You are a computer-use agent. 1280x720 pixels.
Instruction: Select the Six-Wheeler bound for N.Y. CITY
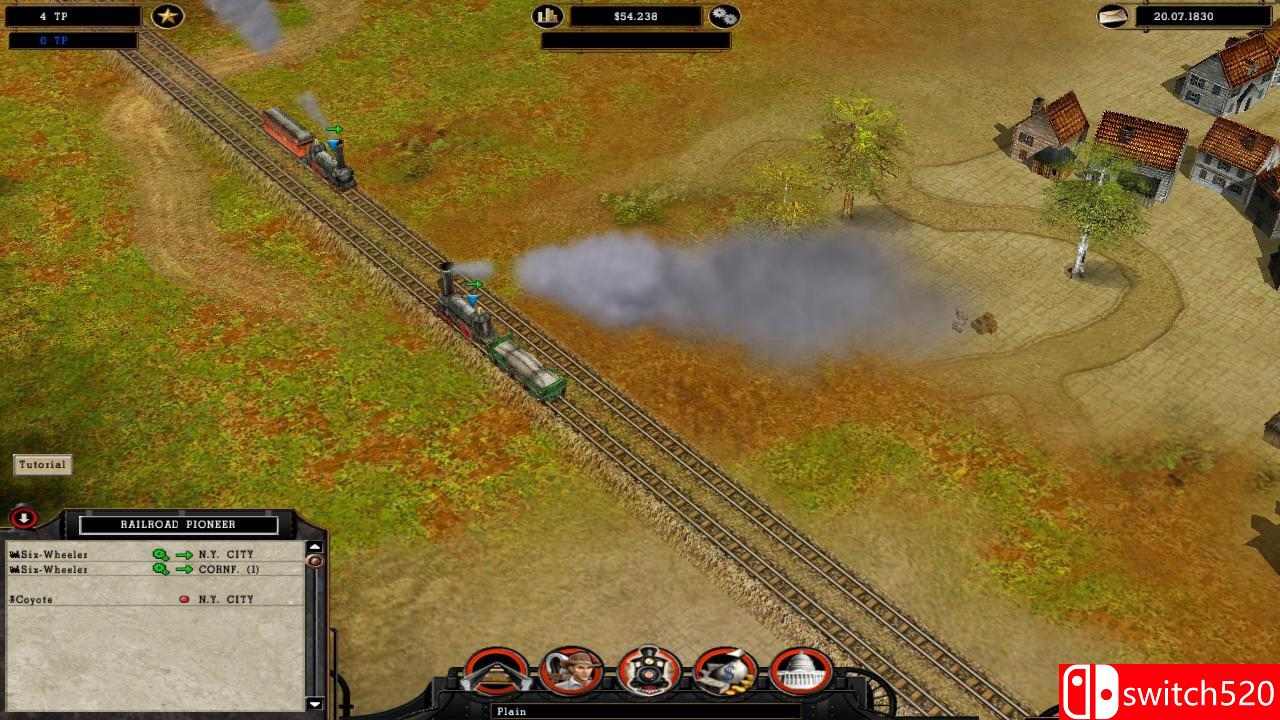(x=60, y=553)
